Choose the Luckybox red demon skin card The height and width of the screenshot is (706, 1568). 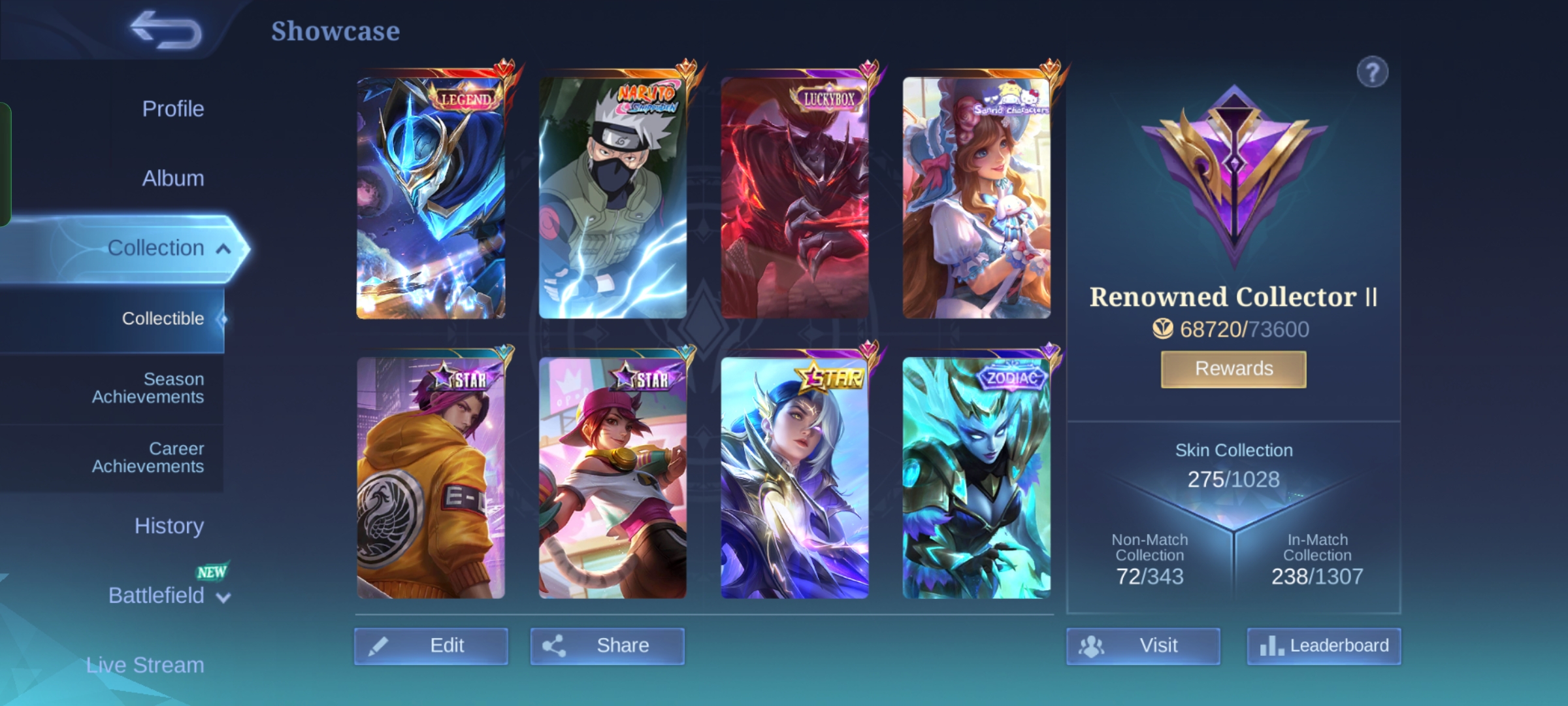point(794,197)
